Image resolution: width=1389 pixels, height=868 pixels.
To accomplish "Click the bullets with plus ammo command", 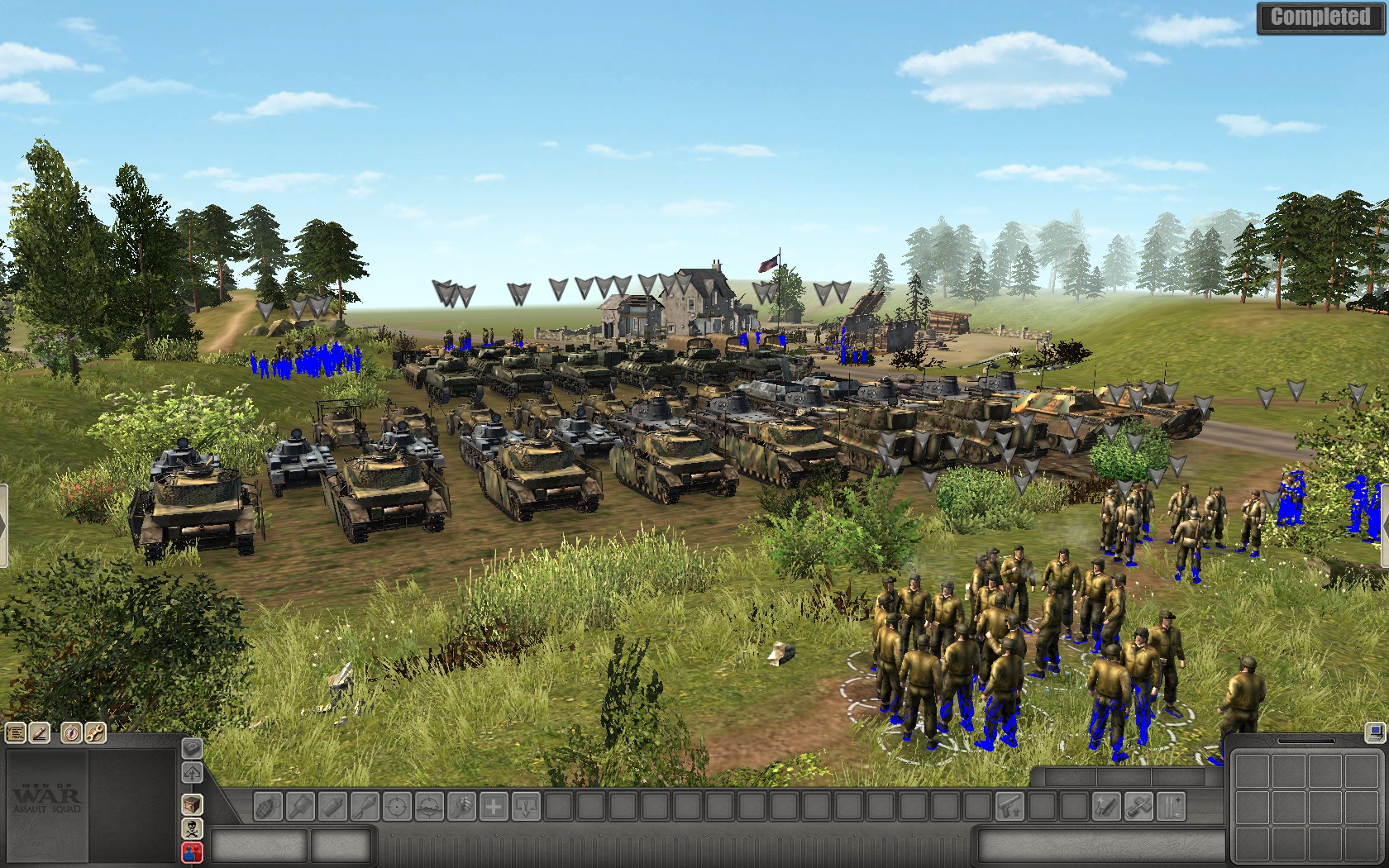I will point(1170,806).
